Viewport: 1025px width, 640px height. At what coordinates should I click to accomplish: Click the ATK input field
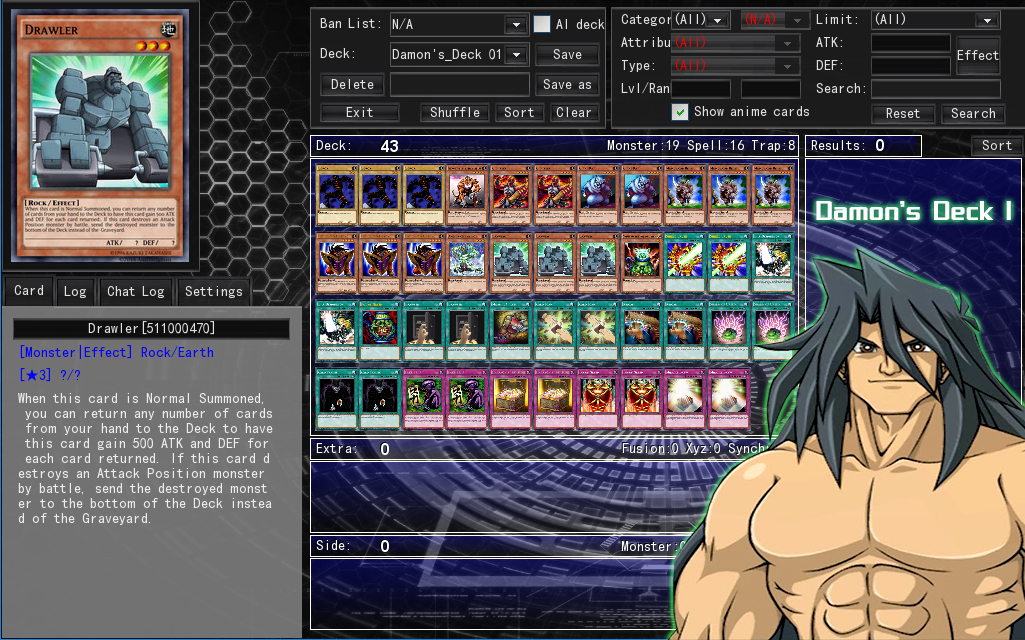(x=910, y=43)
